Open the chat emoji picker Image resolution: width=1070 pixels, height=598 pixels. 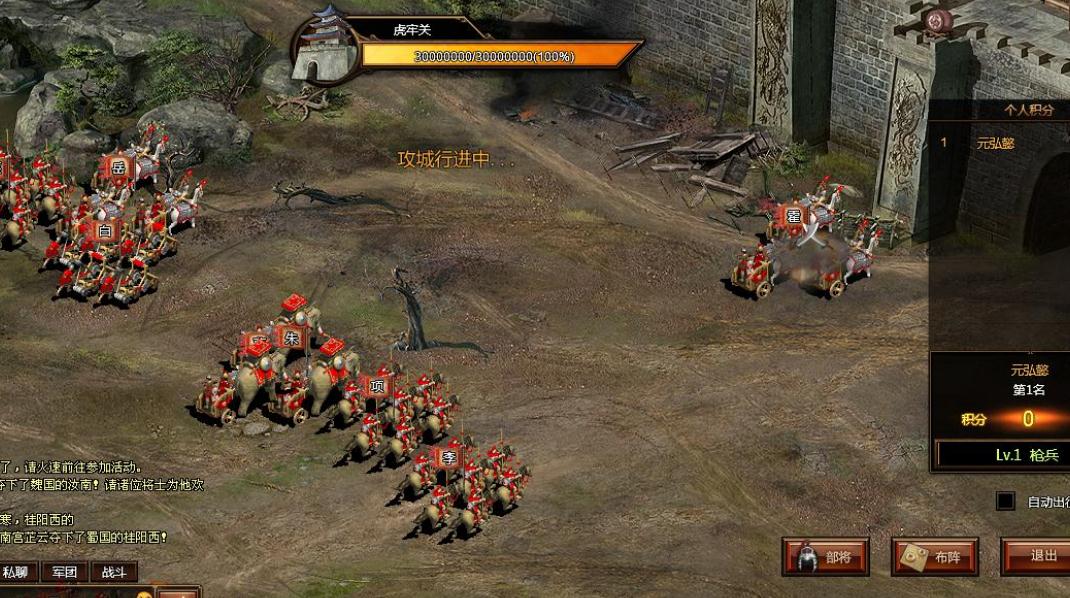click(x=144, y=595)
